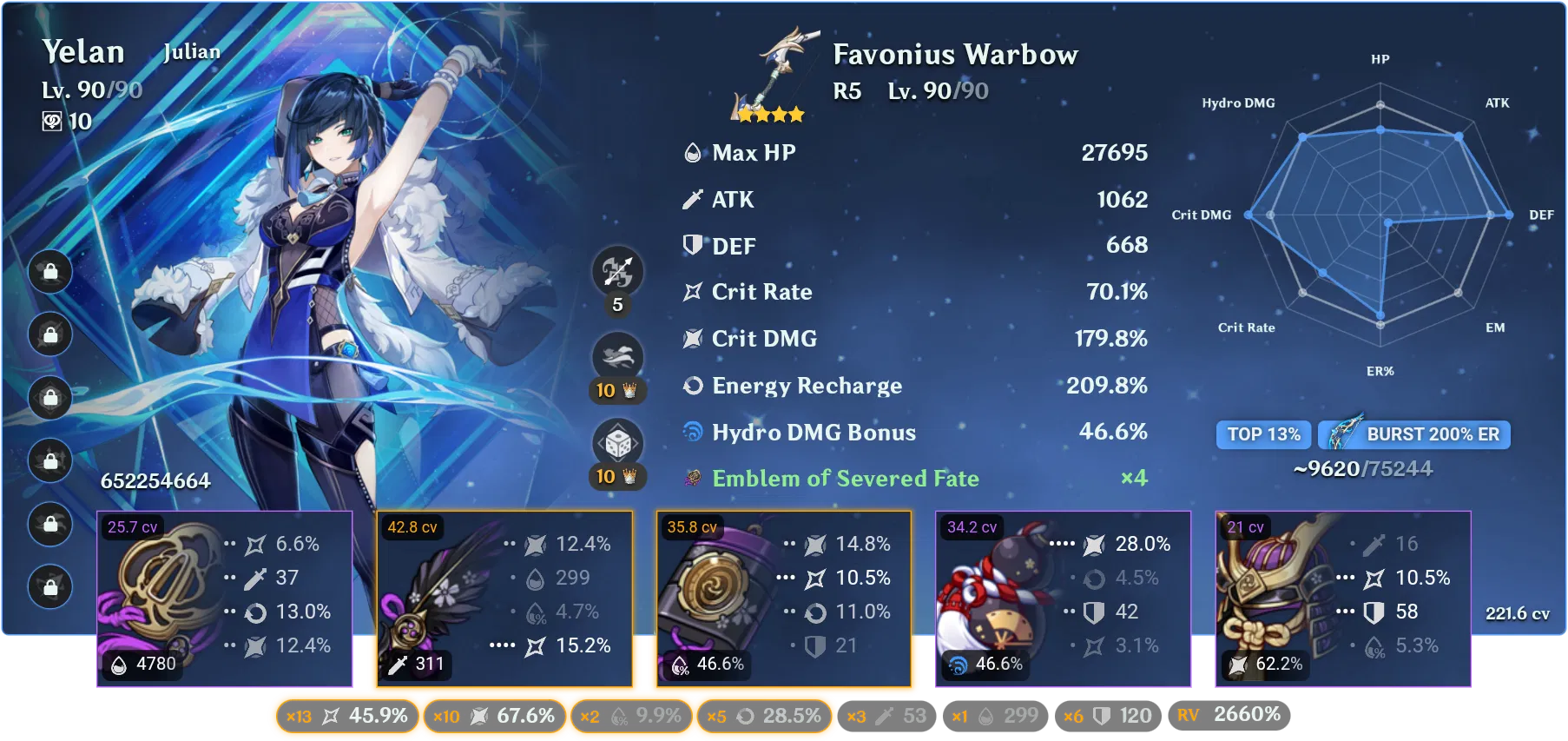Toggle the topmost lock on the left sidebar
The image size is (1568, 741).
(49, 272)
